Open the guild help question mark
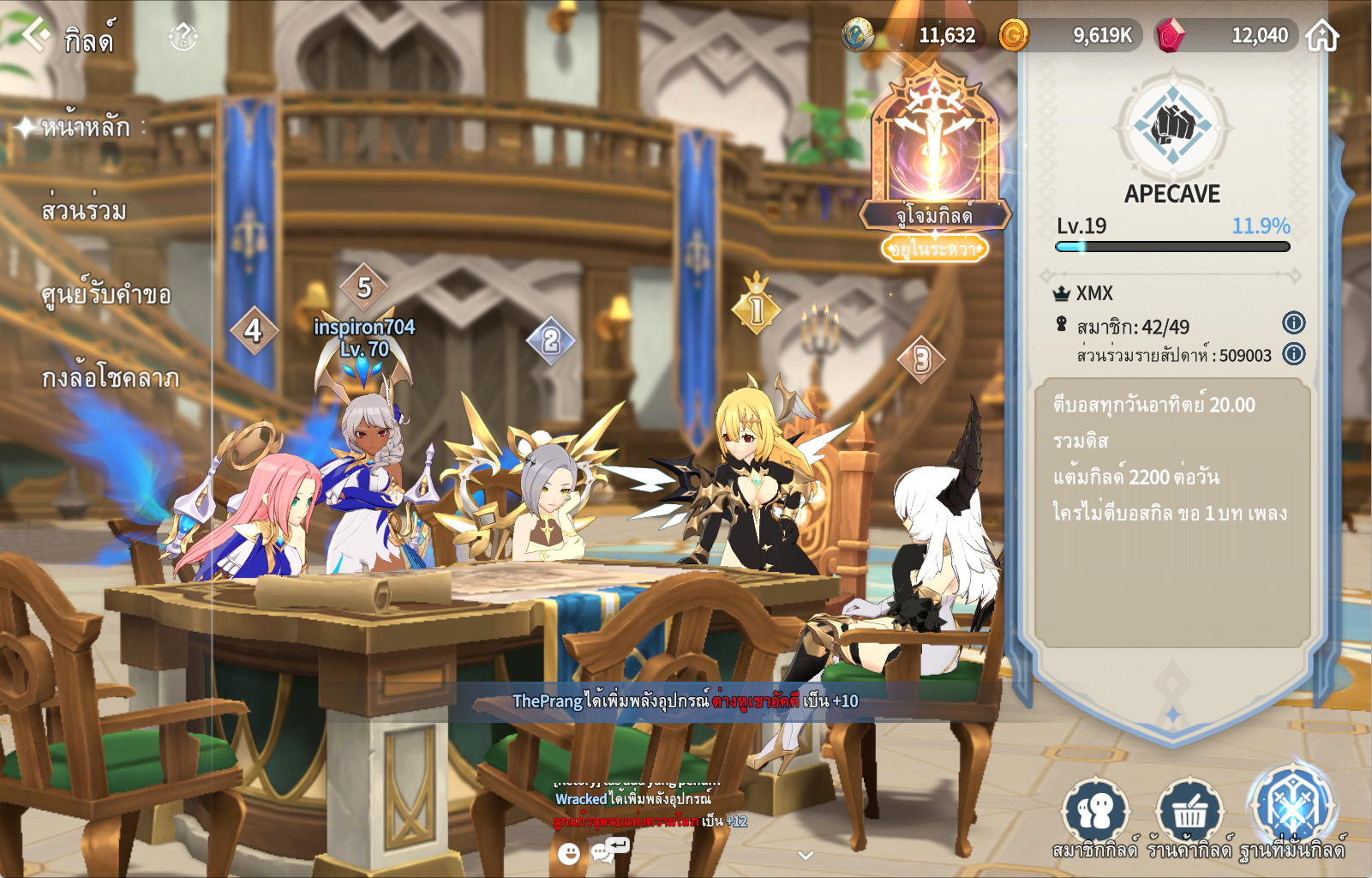 click(183, 37)
